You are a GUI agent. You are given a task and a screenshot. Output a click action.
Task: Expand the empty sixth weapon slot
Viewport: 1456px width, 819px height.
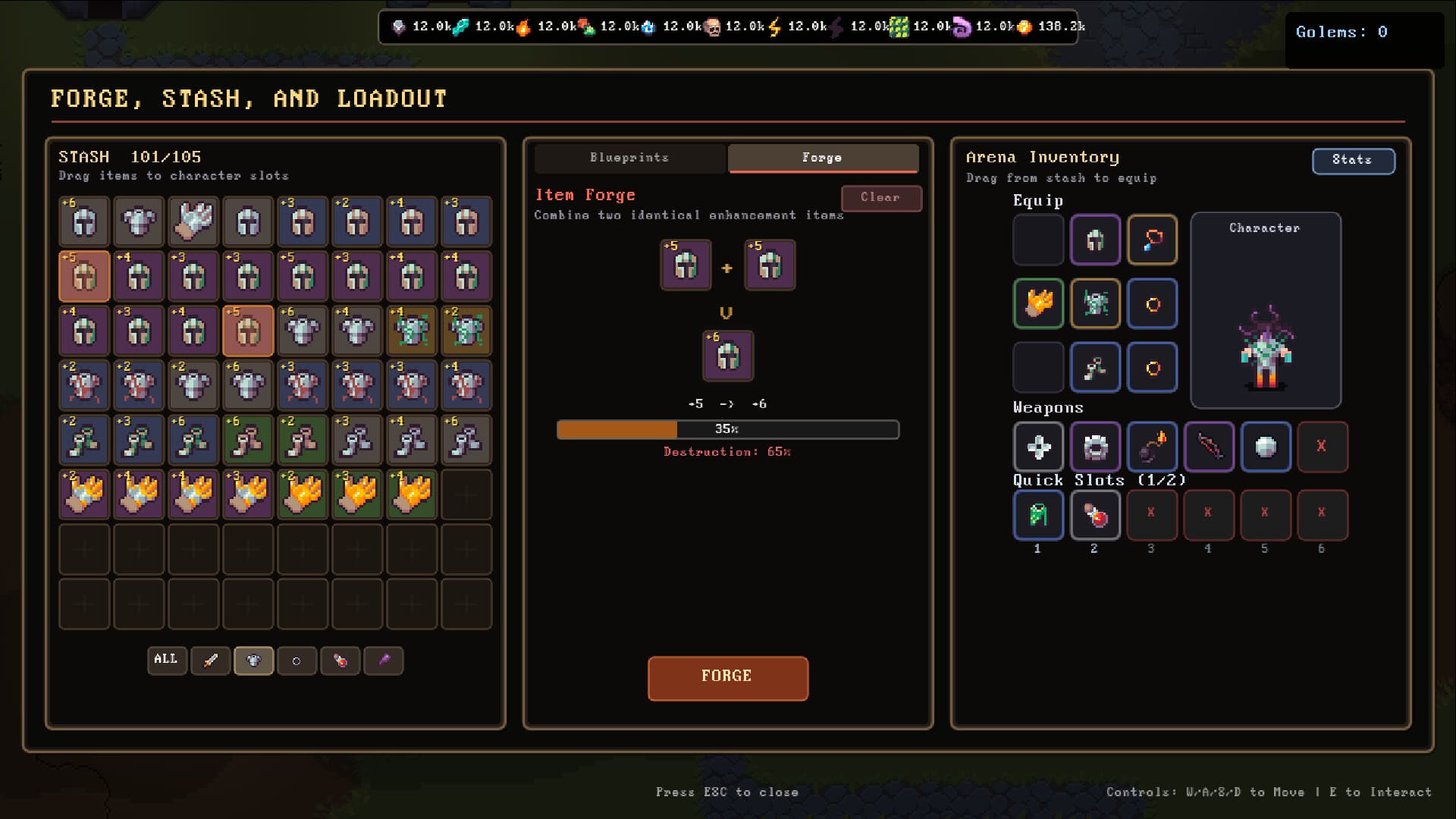point(1323,447)
